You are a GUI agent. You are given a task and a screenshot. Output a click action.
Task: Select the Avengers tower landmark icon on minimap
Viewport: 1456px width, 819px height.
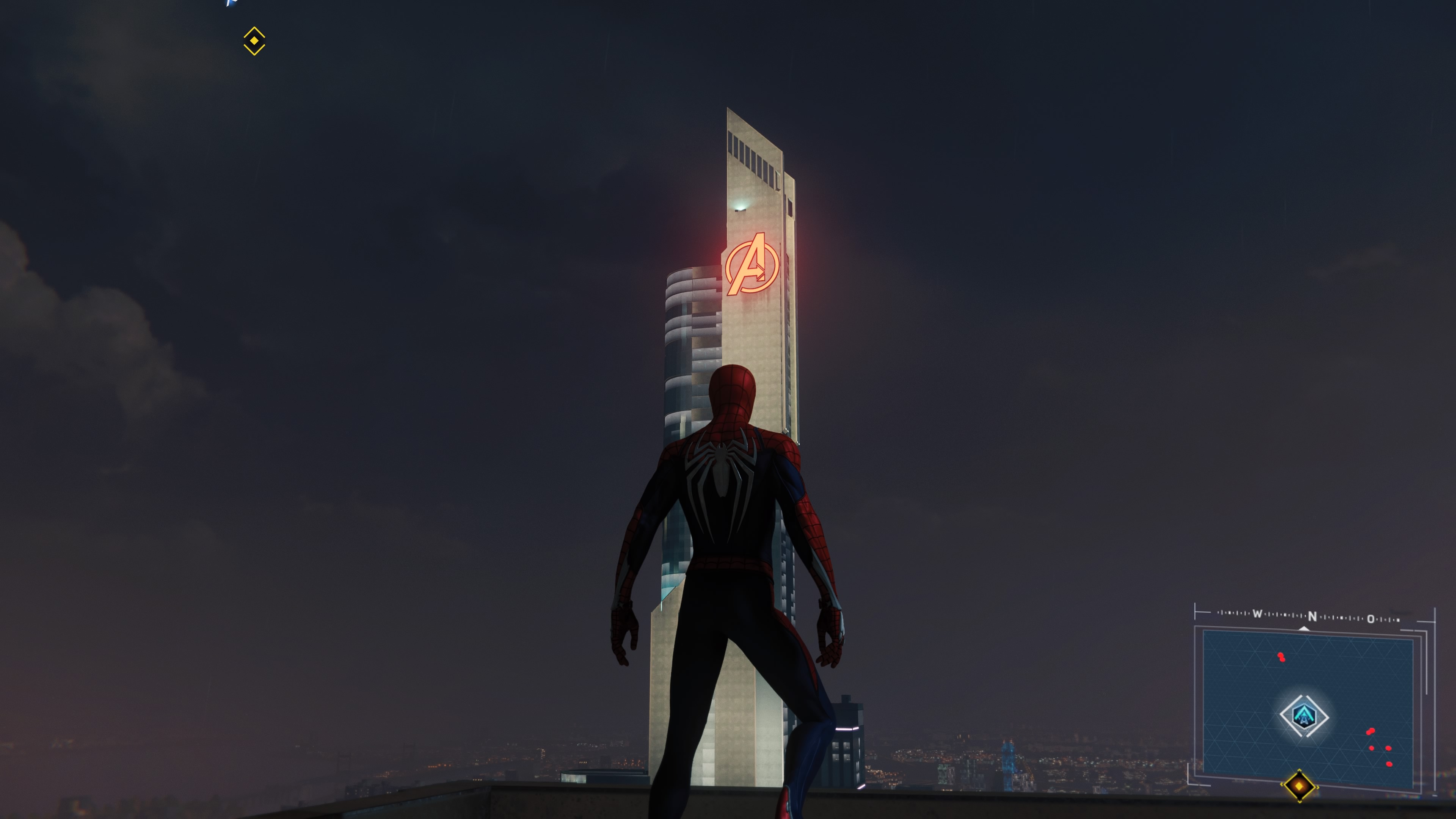point(1304,716)
